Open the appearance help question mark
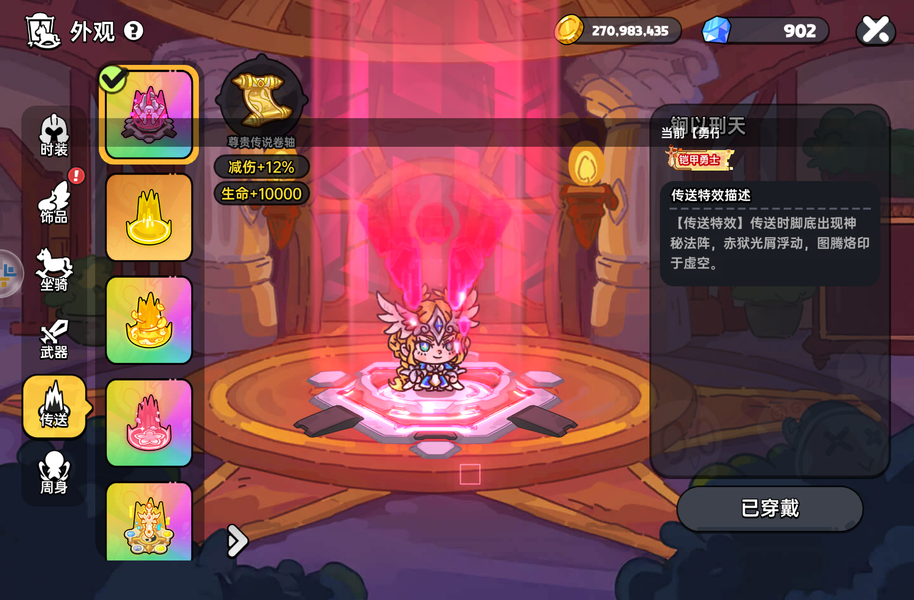This screenshot has width=914, height=600. click(134, 31)
